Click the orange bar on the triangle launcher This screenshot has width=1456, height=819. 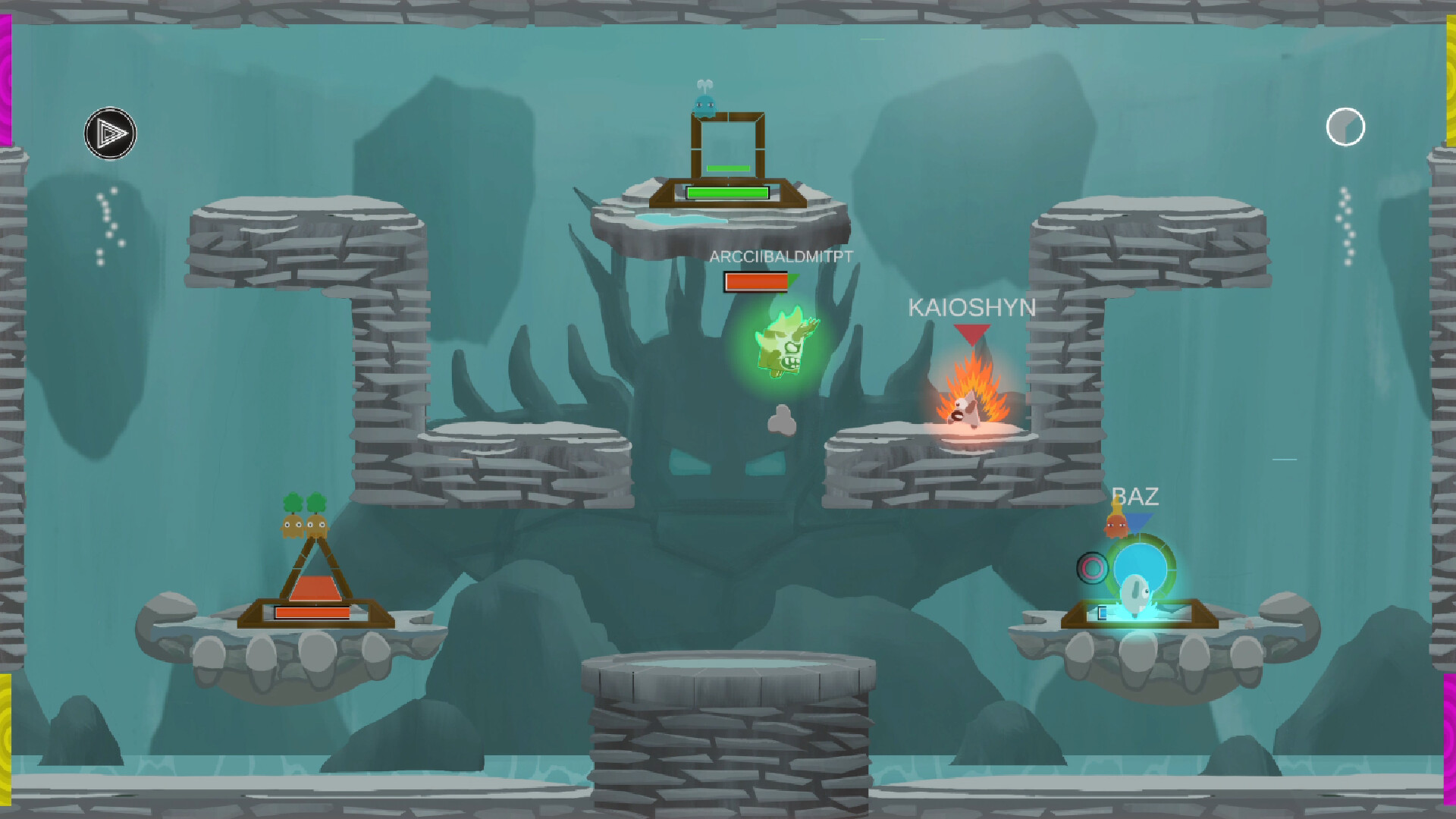pyautogui.click(x=313, y=611)
